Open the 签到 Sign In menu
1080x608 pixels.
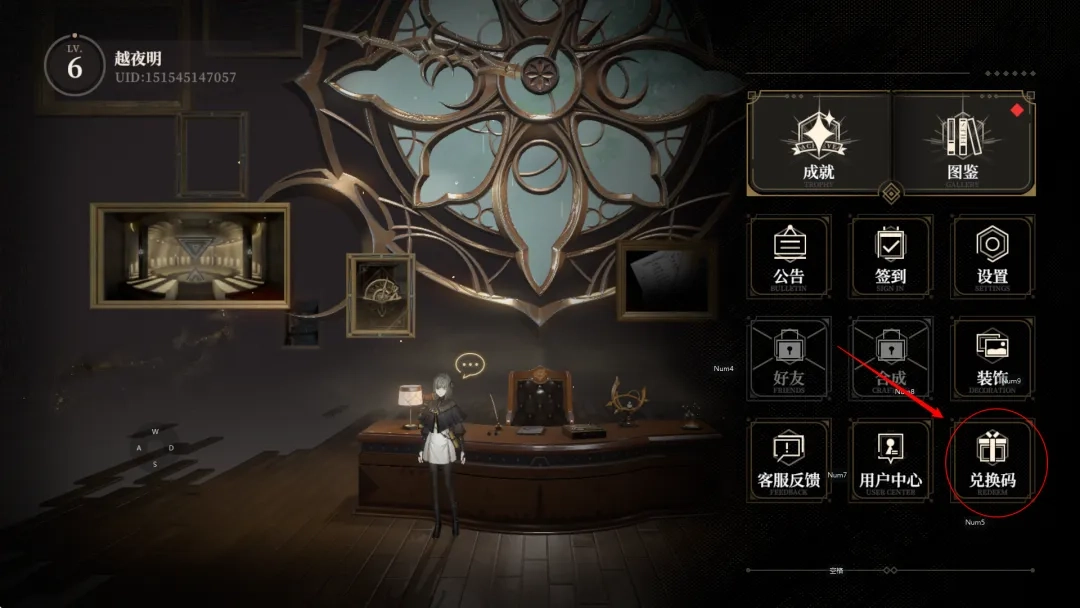(890, 257)
